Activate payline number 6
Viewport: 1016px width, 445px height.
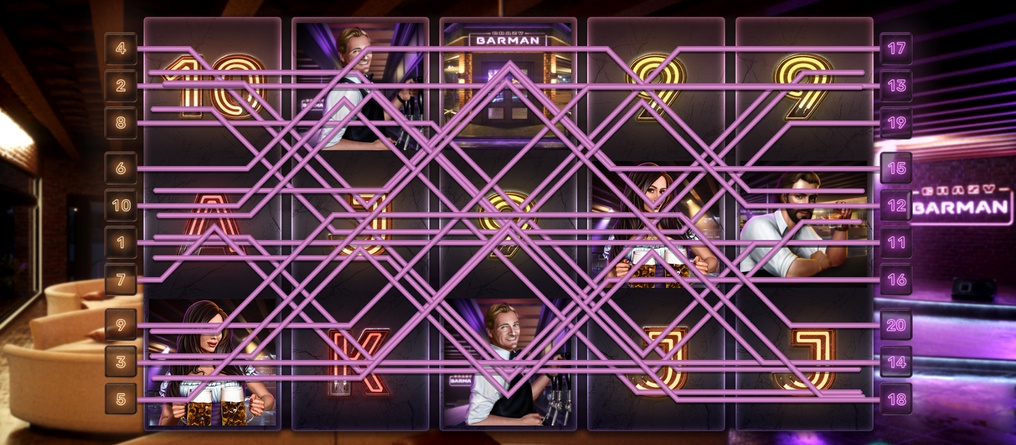(120, 168)
